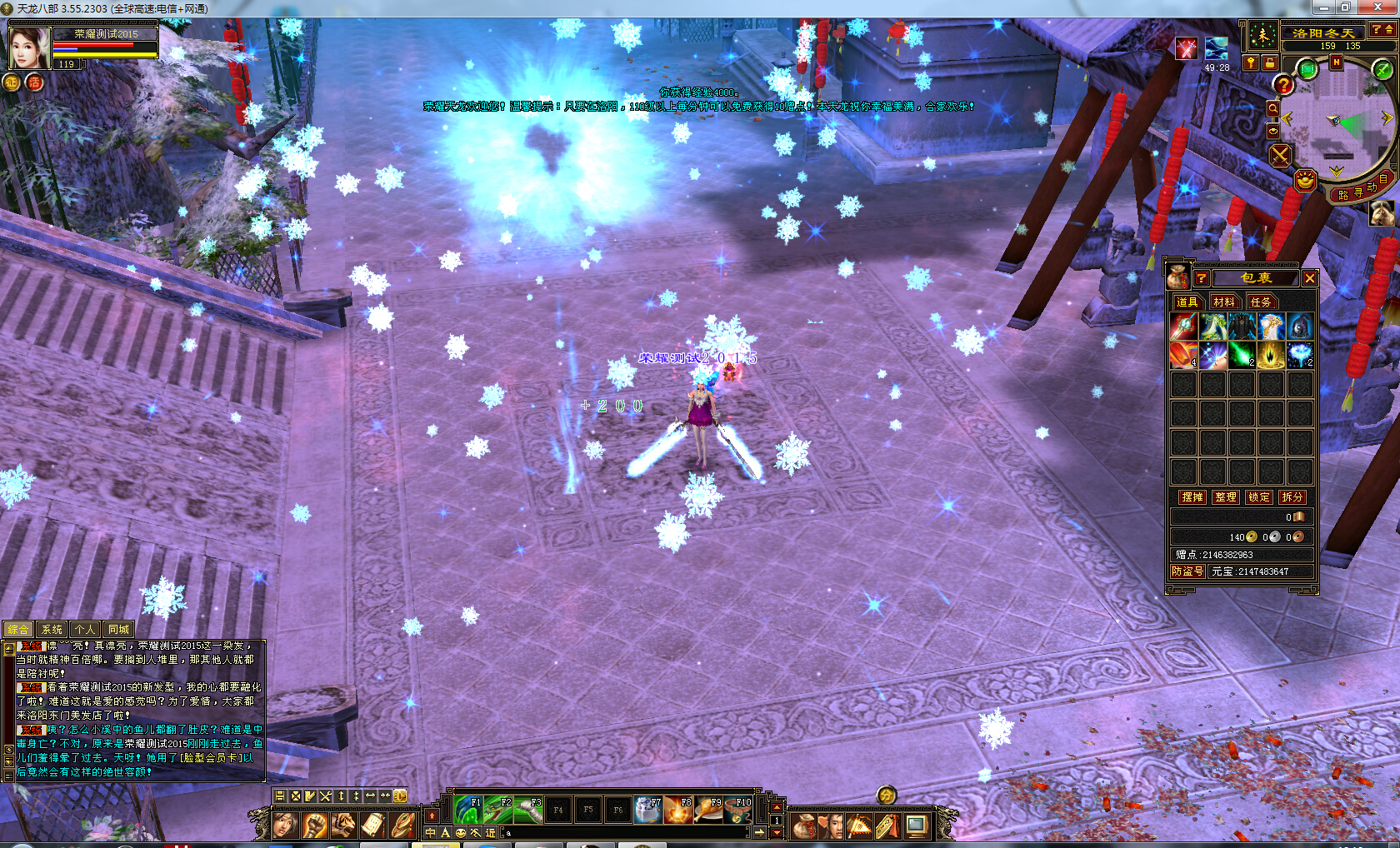Activate the F1 green skill on the hotbar

click(x=468, y=809)
